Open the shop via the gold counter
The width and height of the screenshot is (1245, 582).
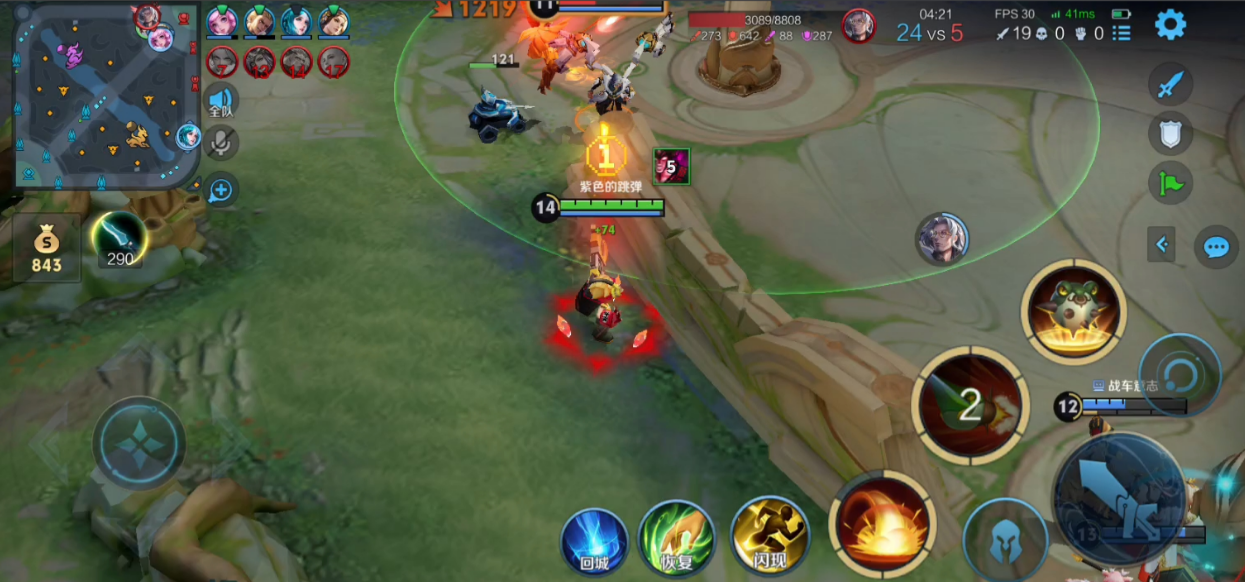pos(46,248)
